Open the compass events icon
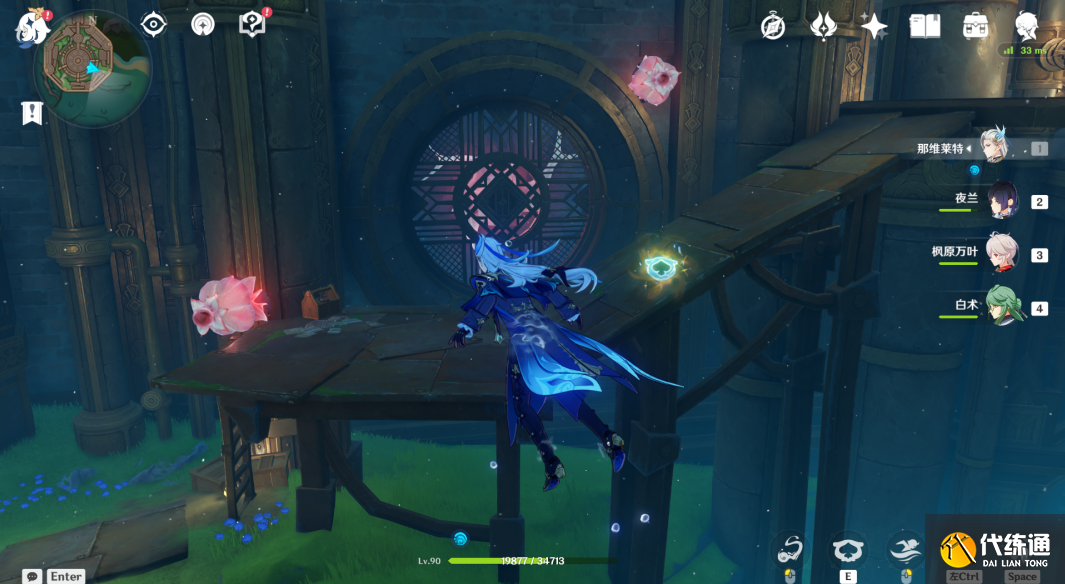Image resolution: width=1065 pixels, height=584 pixels. (x=773, y=26)
